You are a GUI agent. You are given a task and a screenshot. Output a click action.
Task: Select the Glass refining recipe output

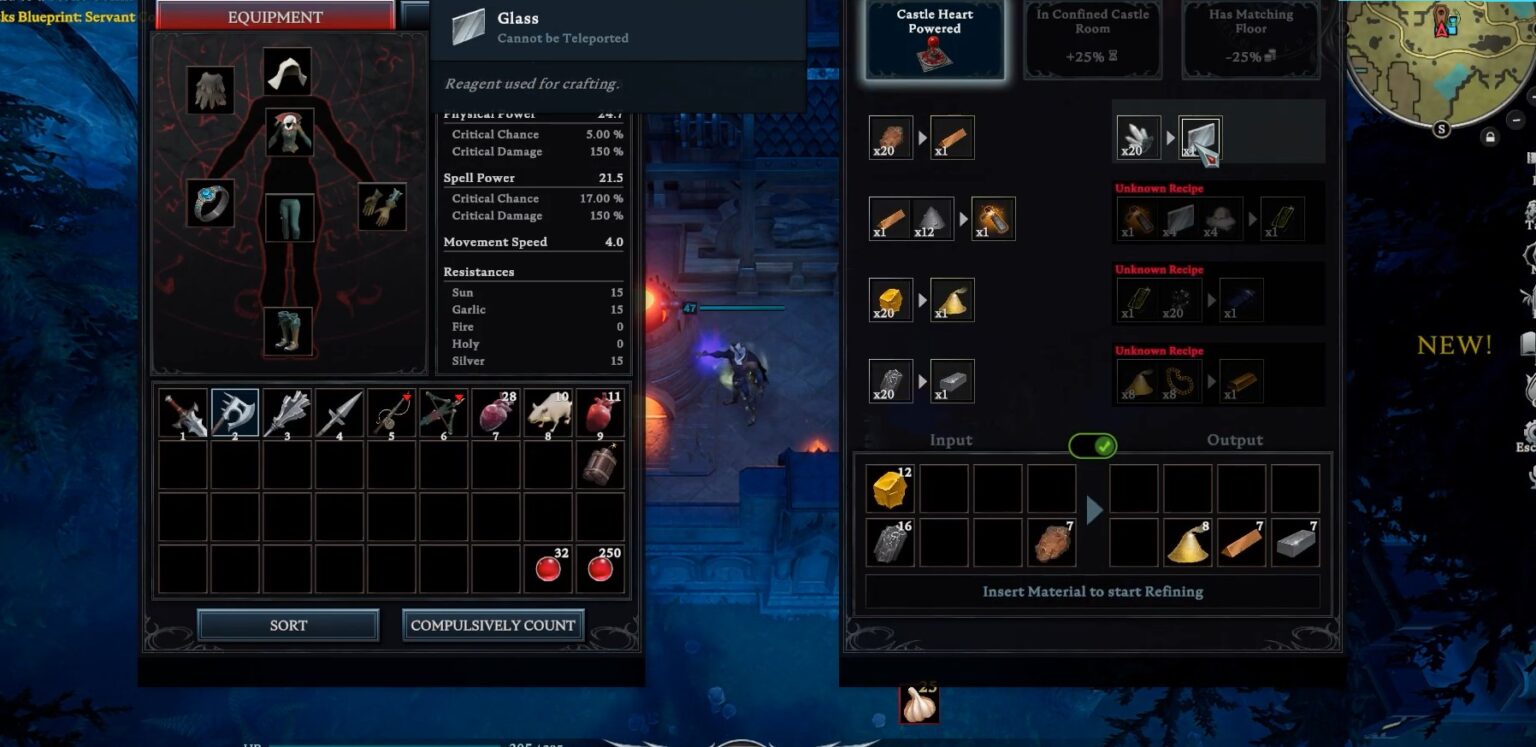1199,137
